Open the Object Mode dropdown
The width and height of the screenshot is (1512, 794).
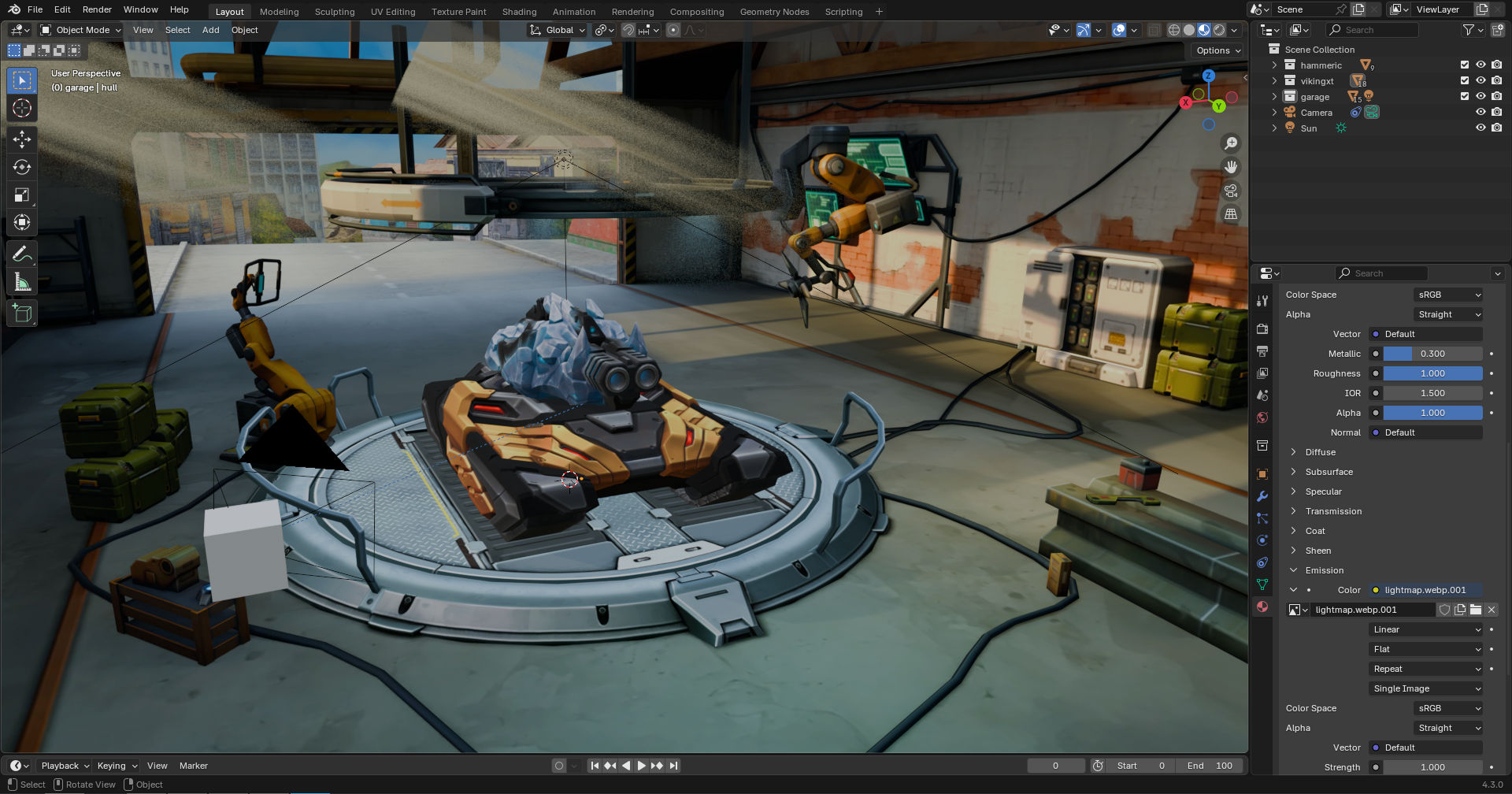pyautogui.click(x=81, y=30)
